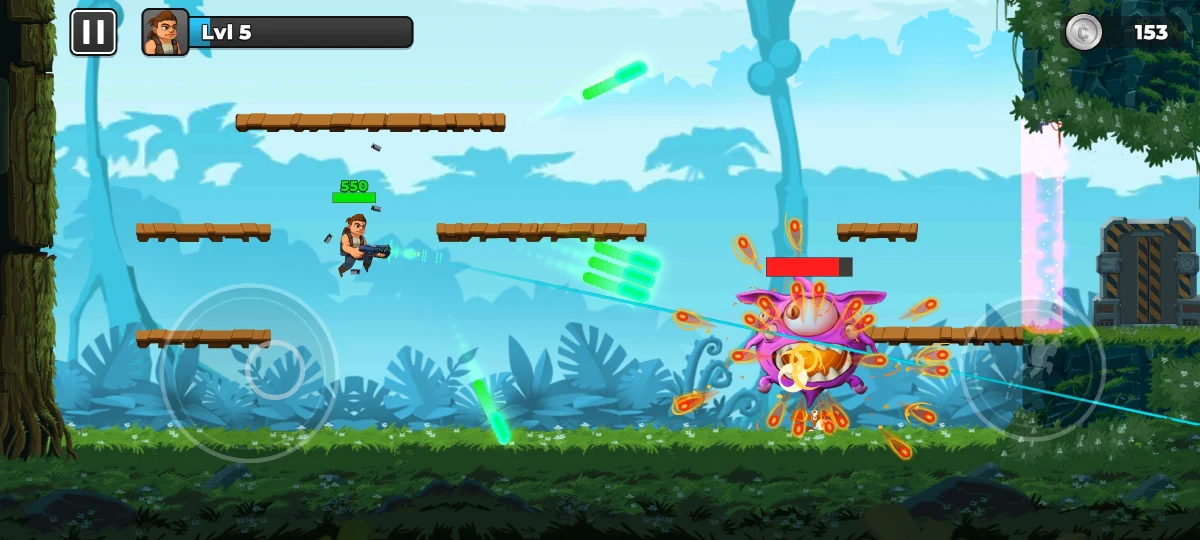Pause the game
Image resolution: width=1200 pixels, height=540 pixels.
(93, 32)
